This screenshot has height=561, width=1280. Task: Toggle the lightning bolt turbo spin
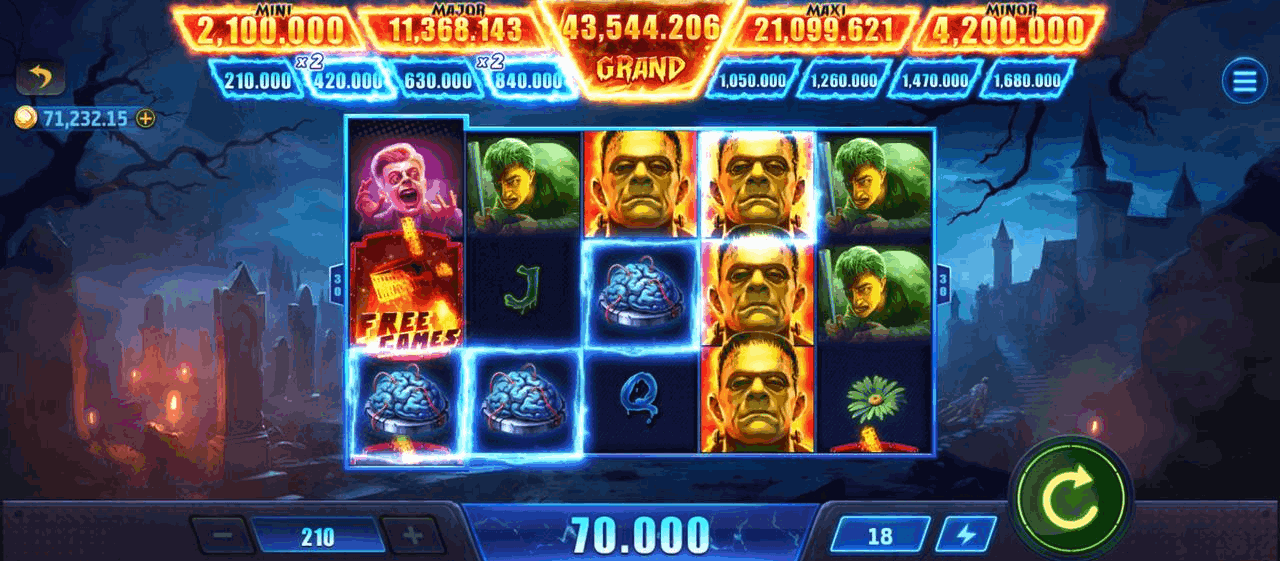coord(966,535)
